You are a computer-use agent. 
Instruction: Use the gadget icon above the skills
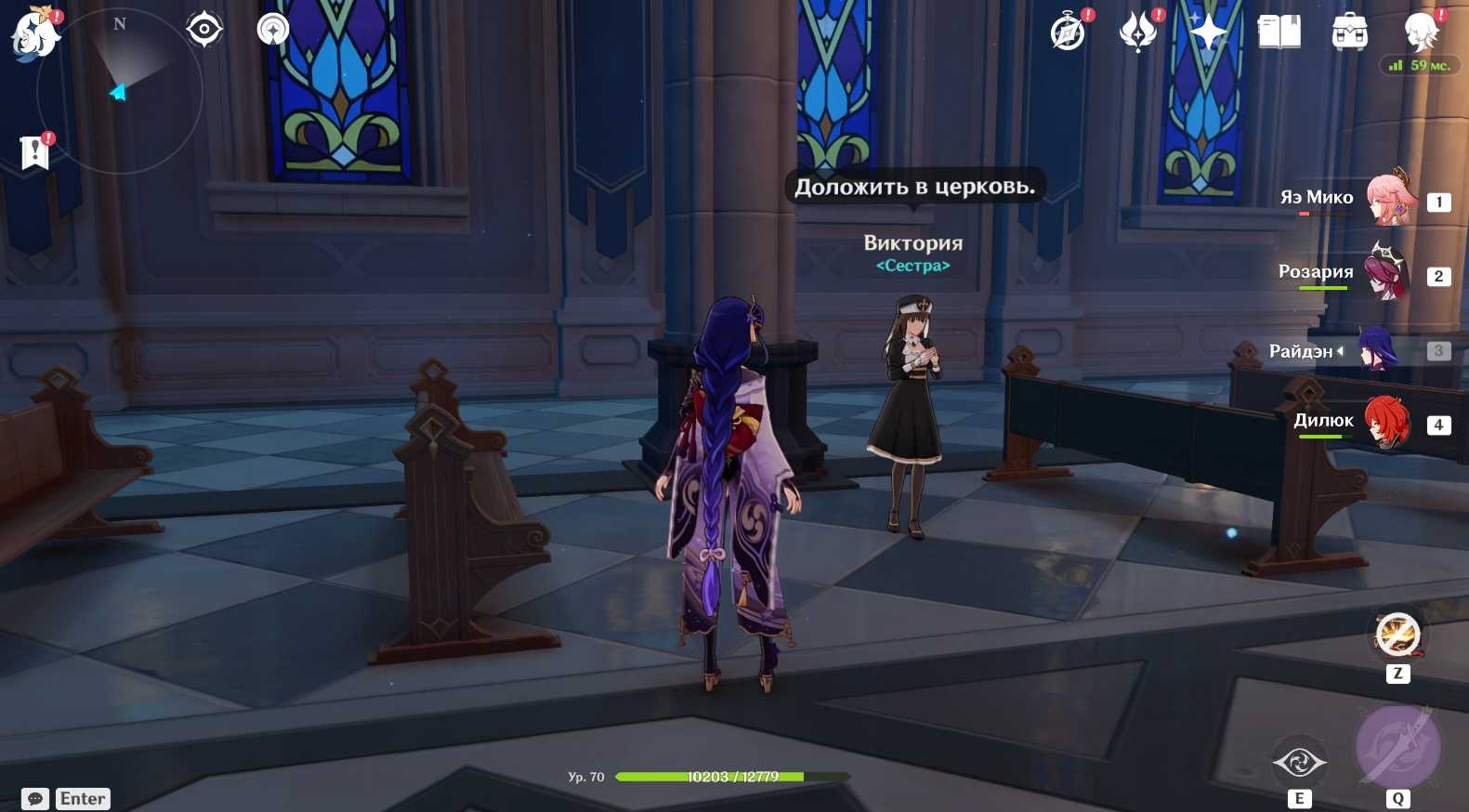[x=1397, y=635]
